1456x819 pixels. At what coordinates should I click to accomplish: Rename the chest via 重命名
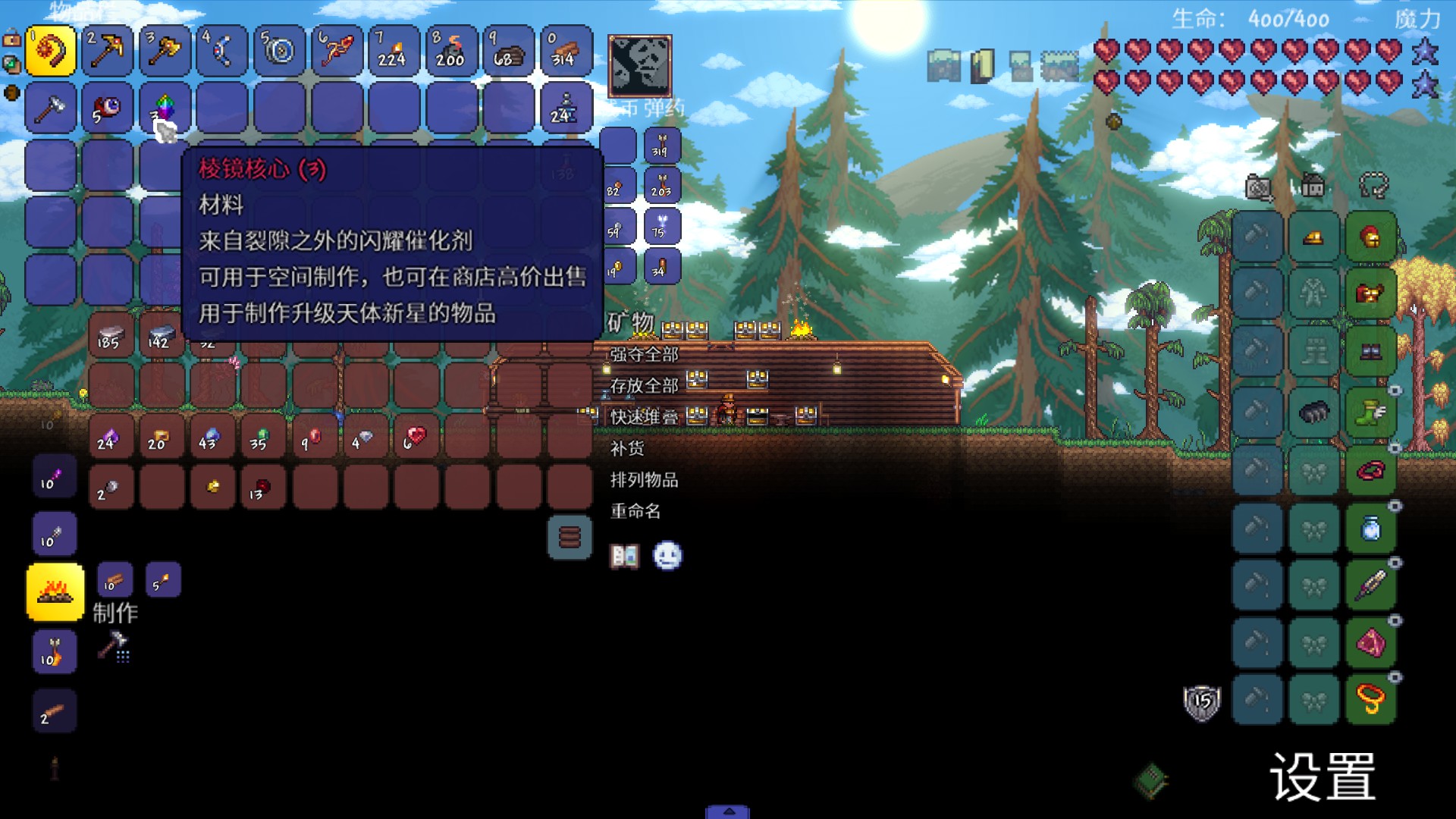635,512
